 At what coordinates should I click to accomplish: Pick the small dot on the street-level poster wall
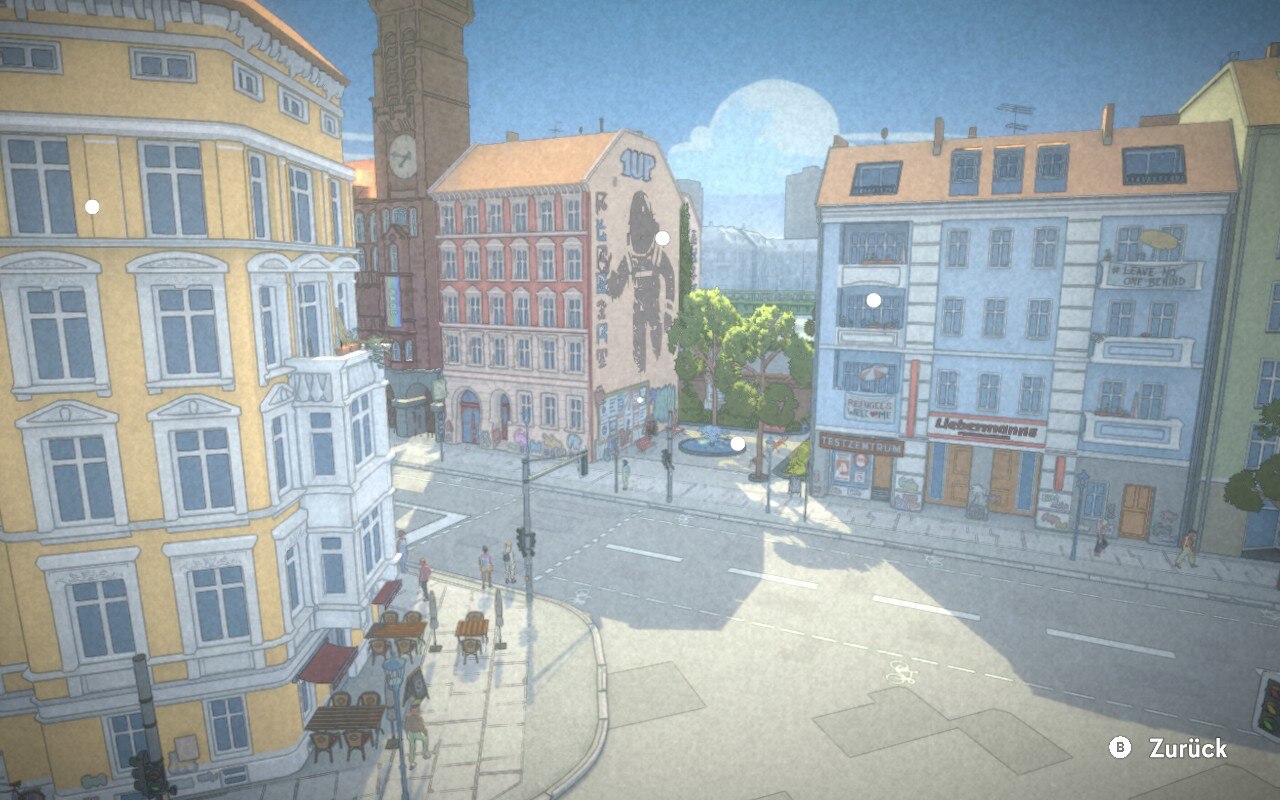pyautogui.click(x=640, y=400)
